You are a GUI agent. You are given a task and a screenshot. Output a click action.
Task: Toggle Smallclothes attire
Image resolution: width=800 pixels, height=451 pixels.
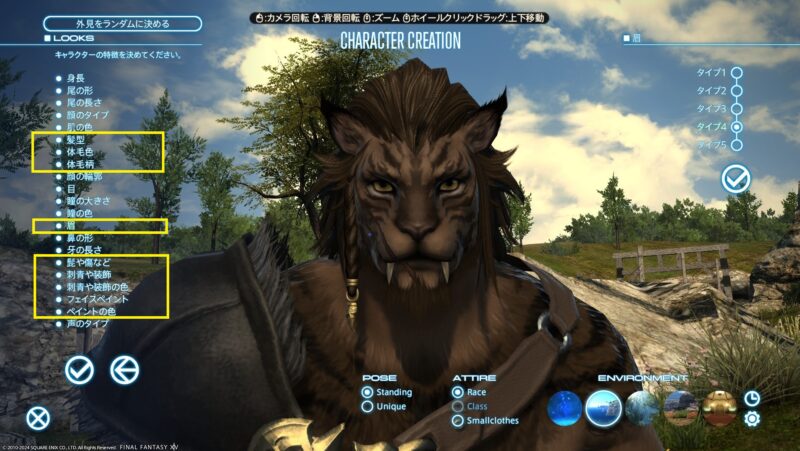[x=458, y=421]
